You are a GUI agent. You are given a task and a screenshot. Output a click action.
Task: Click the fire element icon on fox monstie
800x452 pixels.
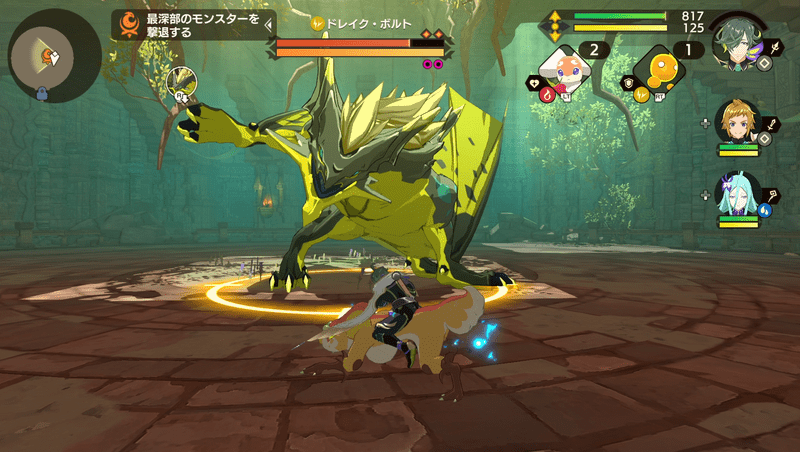point(546,94)
